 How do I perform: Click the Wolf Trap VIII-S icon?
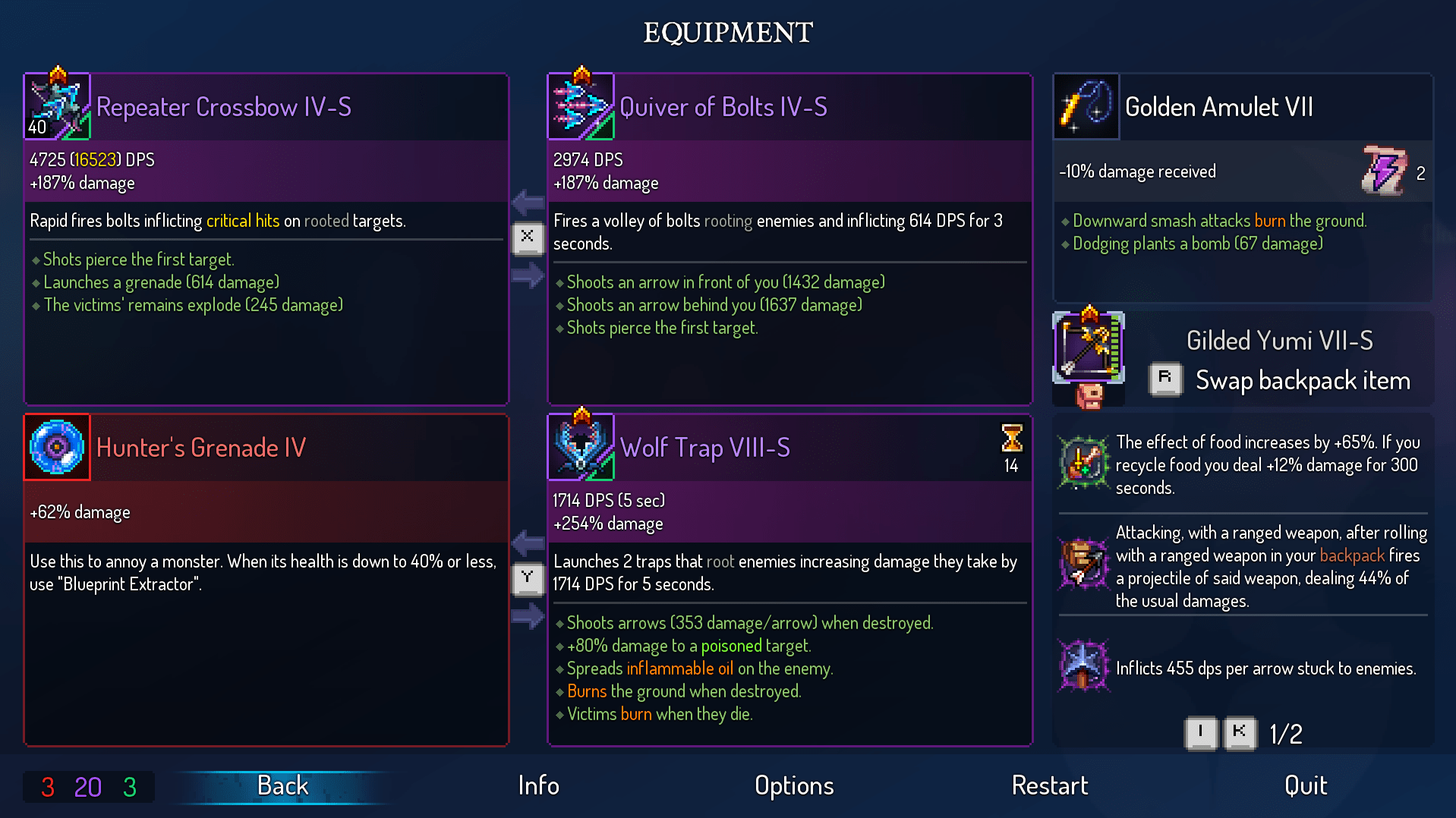(x=581, y=447)
